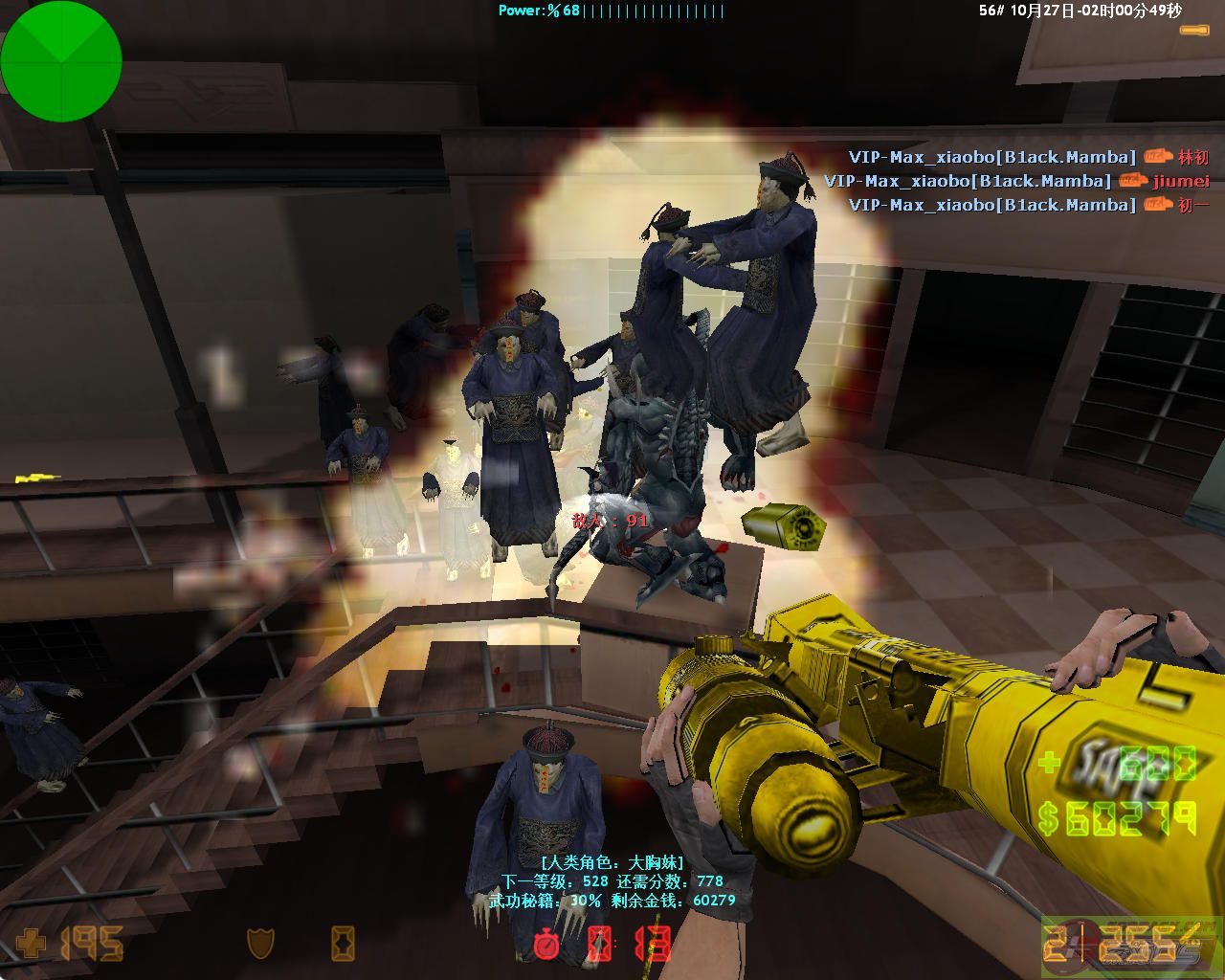Click the orange bullet icon under the date

coord(1194,31)
